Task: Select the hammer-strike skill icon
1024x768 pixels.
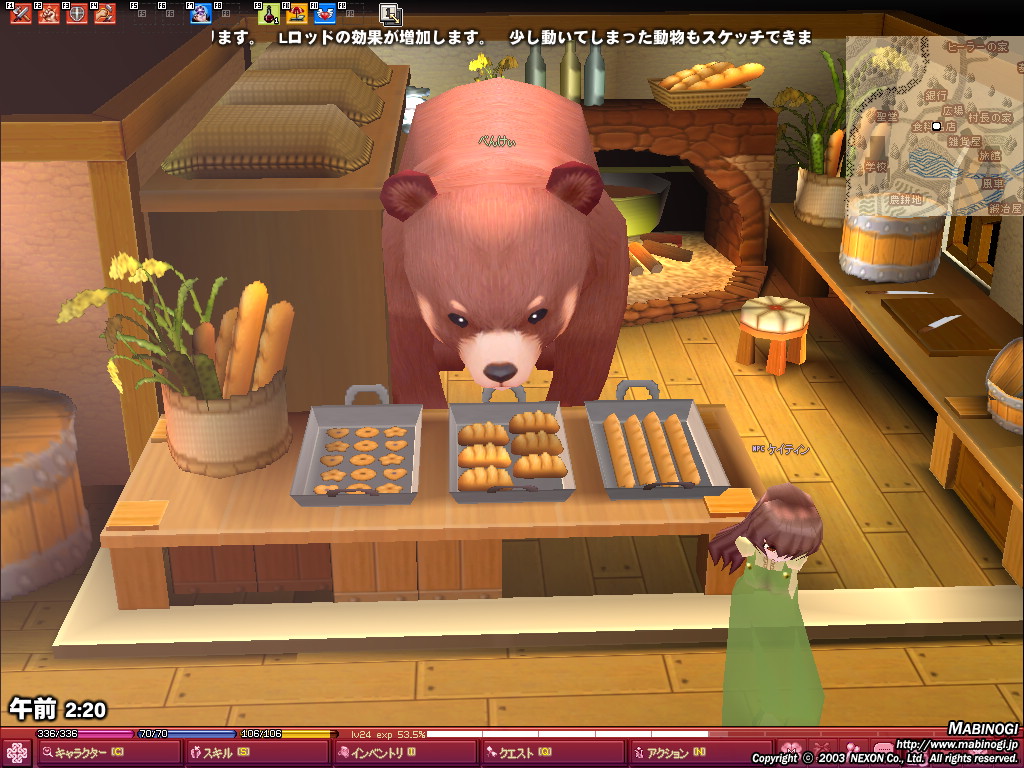Action: pyautogui.click(x=104, y=14)
